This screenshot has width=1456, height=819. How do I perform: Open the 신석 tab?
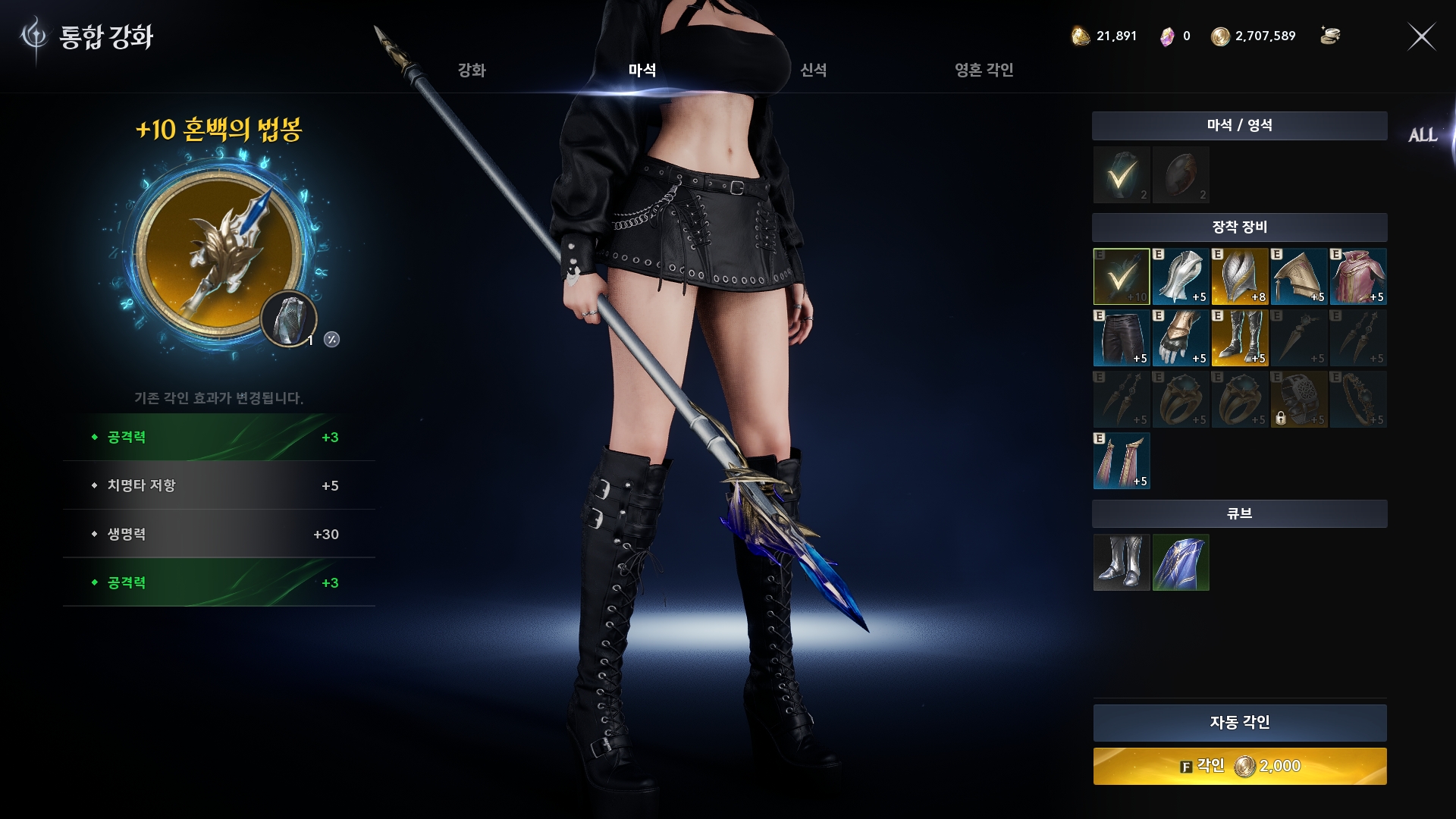[x=813, y=71]
